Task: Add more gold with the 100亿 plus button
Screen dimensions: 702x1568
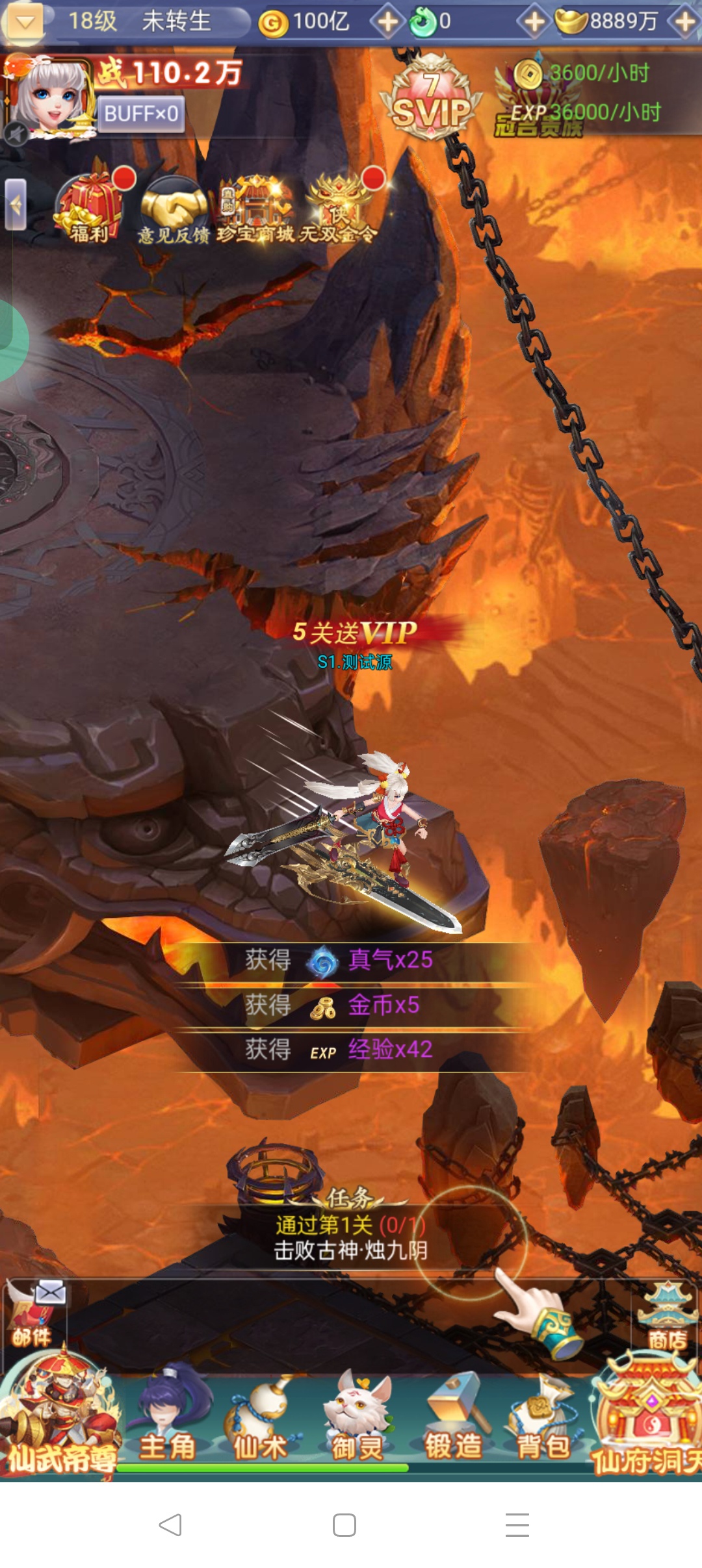Action: coord(388,21)
